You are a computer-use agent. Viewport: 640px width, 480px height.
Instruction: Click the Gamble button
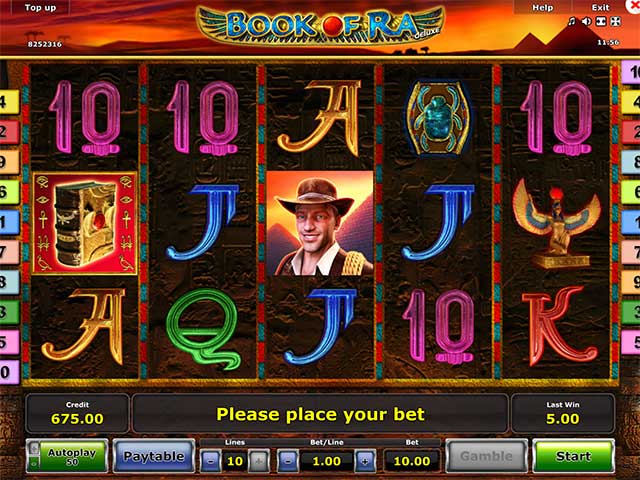(484, 456)
